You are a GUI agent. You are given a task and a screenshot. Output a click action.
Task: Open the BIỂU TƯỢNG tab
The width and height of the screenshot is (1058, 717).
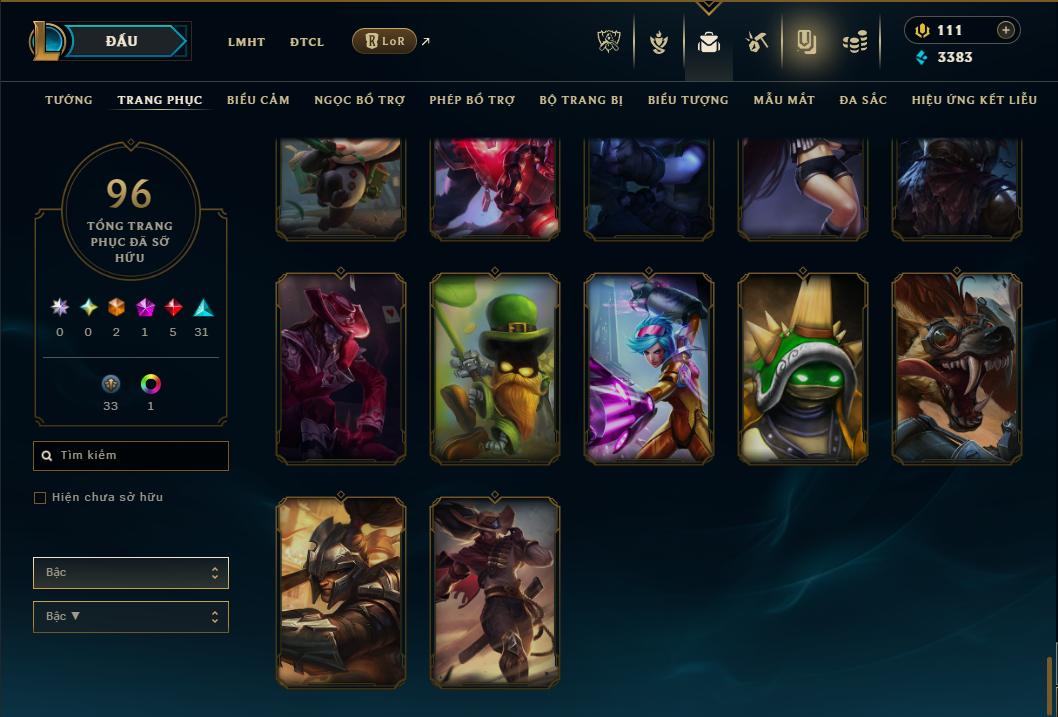click(688, 100)
